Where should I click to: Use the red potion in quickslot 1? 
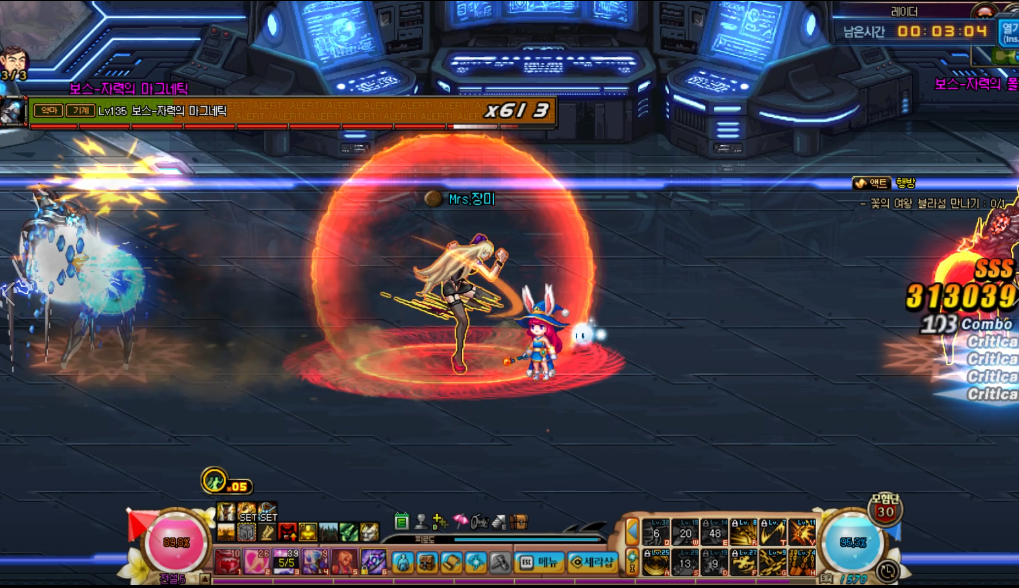pyautogui.click(x=227, y=561)
